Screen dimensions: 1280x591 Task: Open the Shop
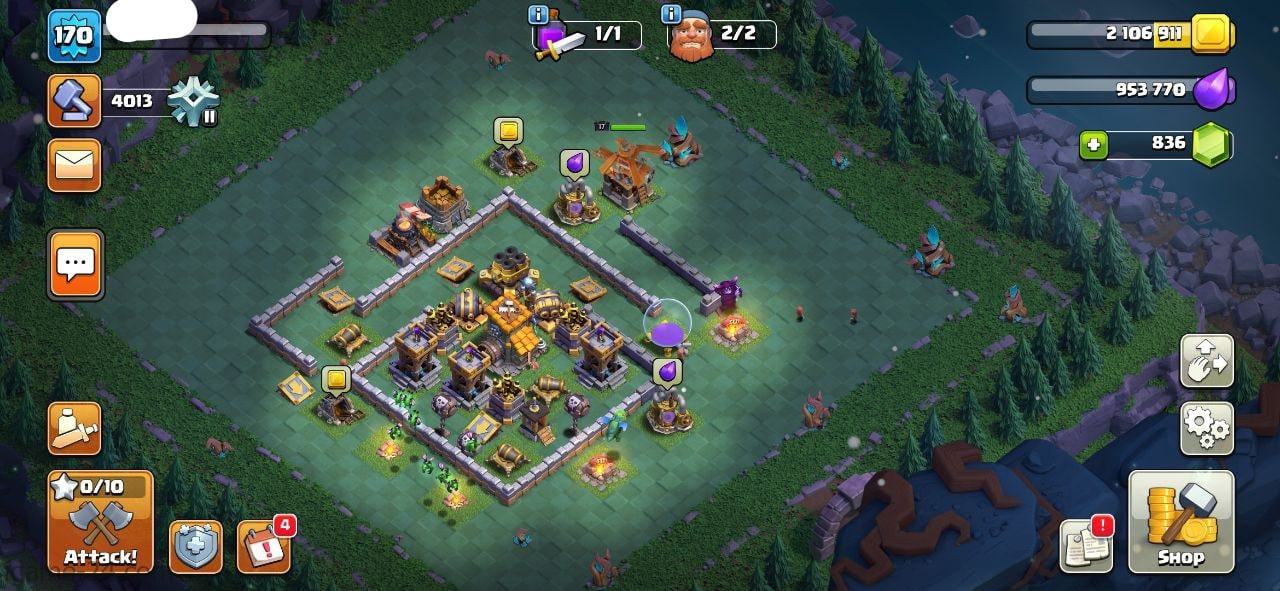coord(1180,522)
